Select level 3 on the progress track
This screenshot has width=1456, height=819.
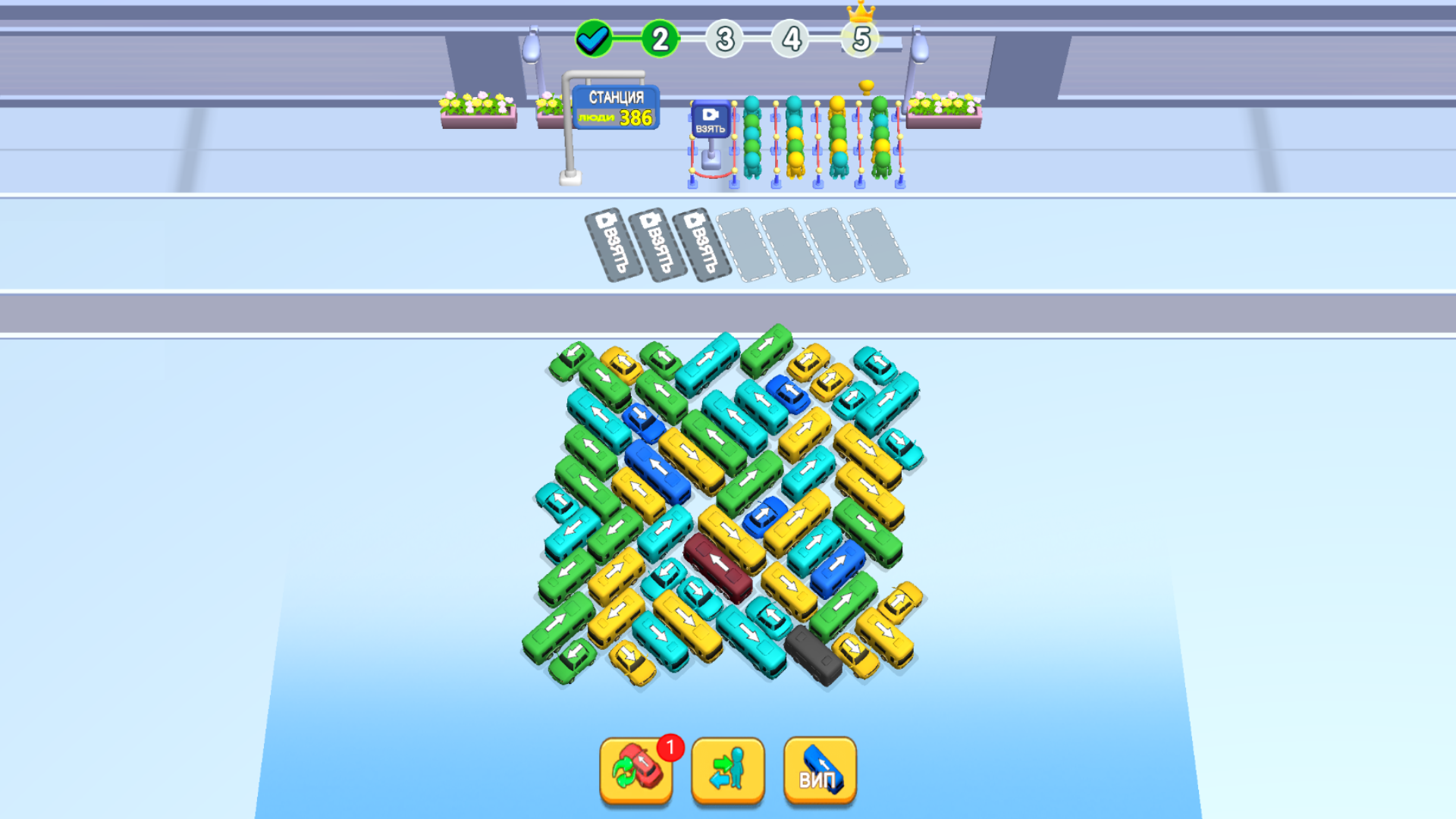[725, 39]
